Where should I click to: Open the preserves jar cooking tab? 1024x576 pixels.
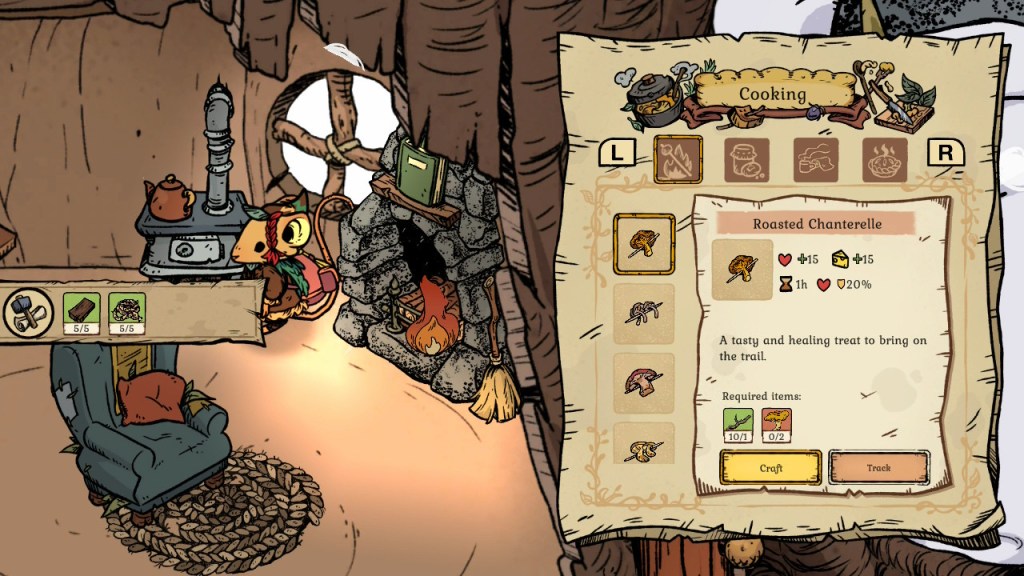coord(747,159)
